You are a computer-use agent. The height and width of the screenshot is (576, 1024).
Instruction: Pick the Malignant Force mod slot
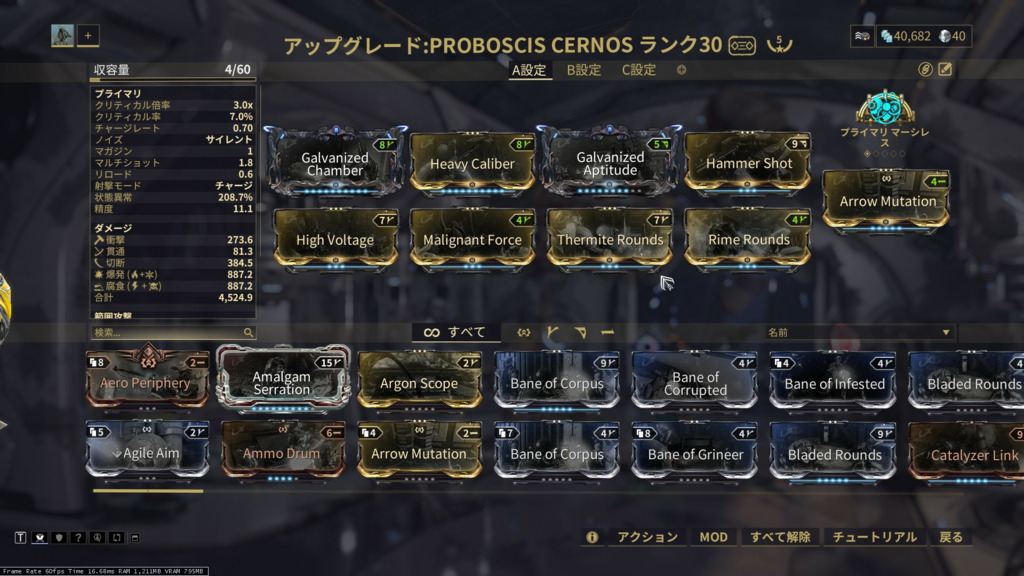[x=472, y=240]
